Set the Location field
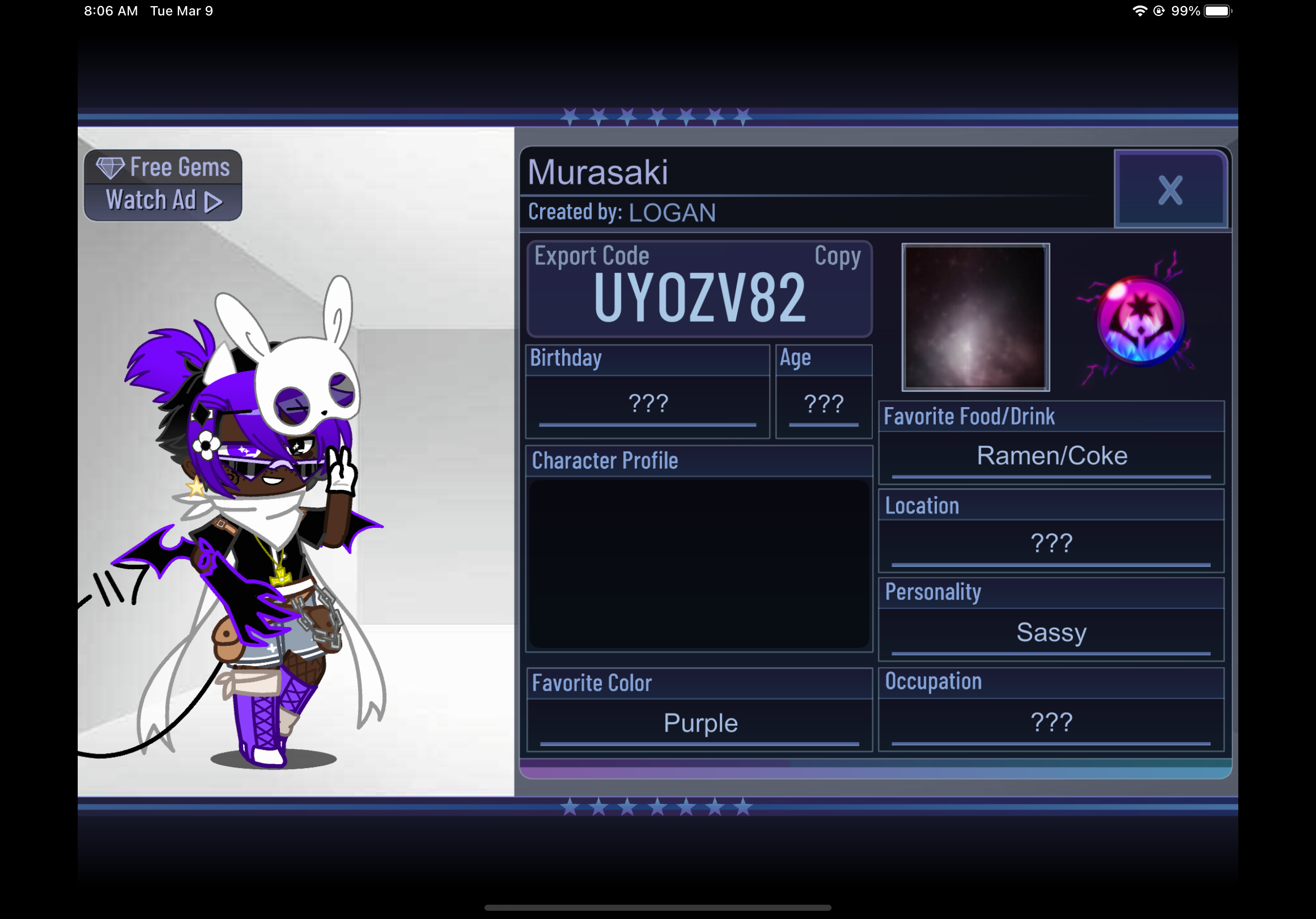The height and width of the screenshot is (919, 1316). click(1051, 543)
